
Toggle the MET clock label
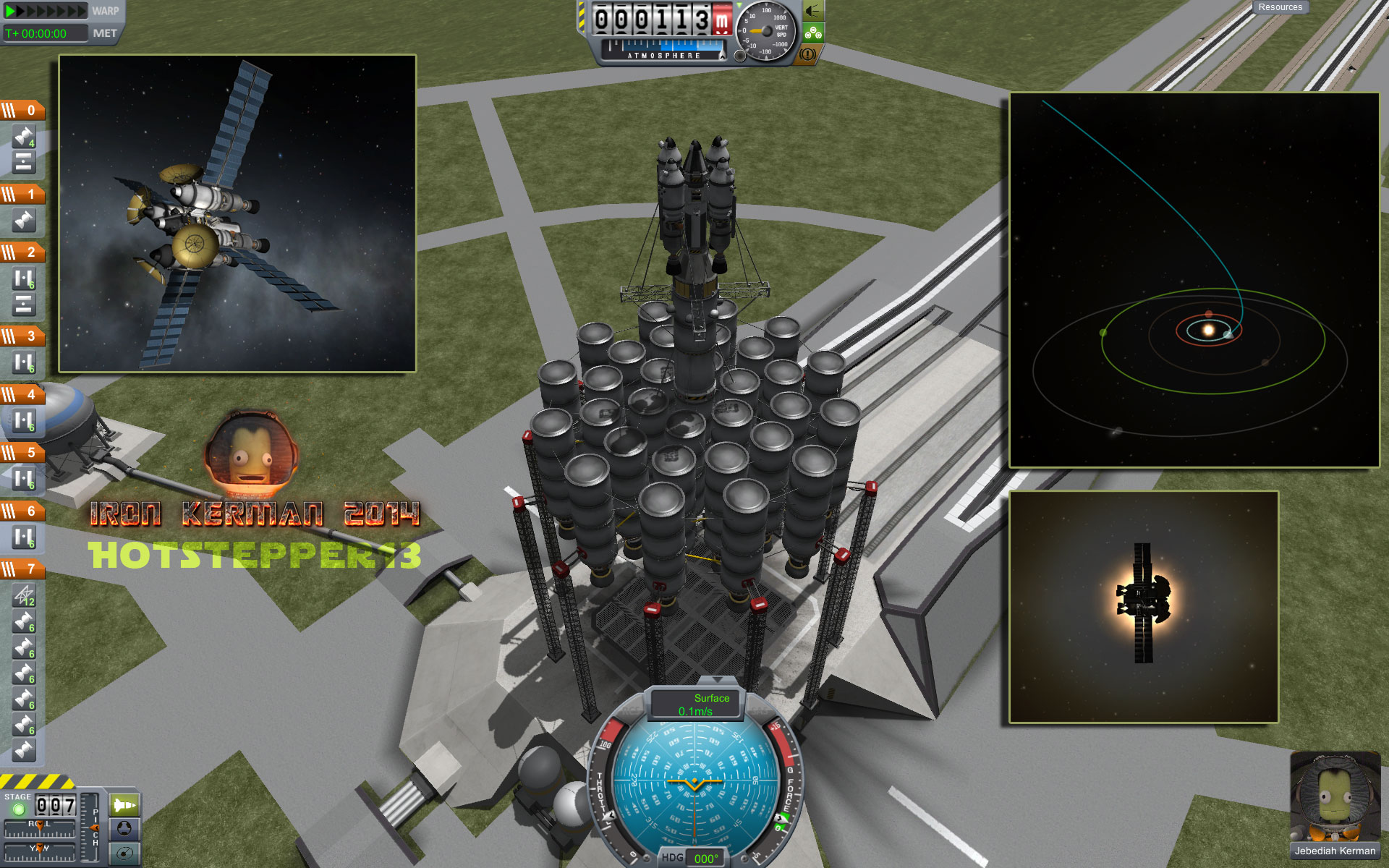[105, 33]
